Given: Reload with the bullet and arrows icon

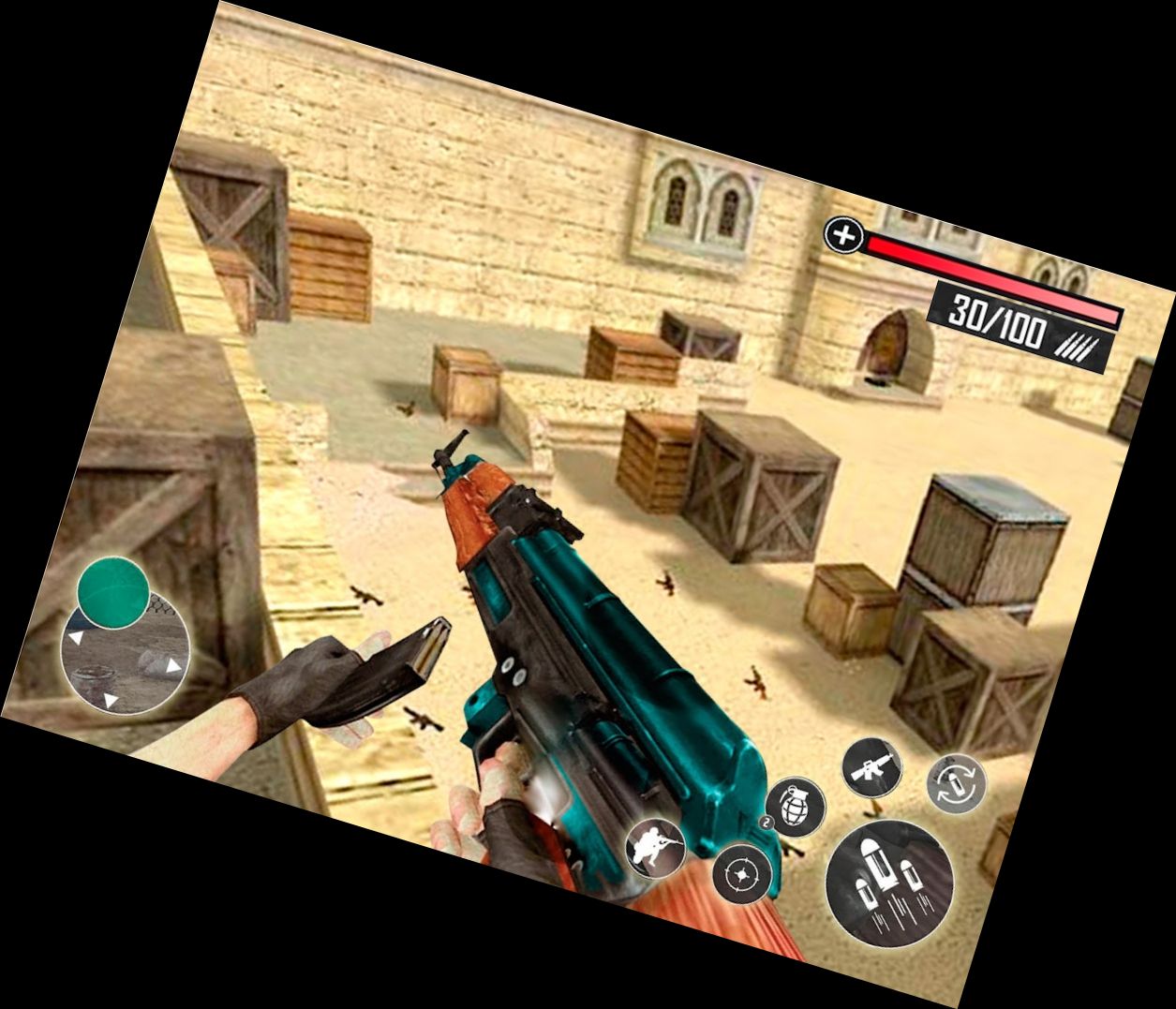Looking at the screenshot, I should (x=956, y=783).
